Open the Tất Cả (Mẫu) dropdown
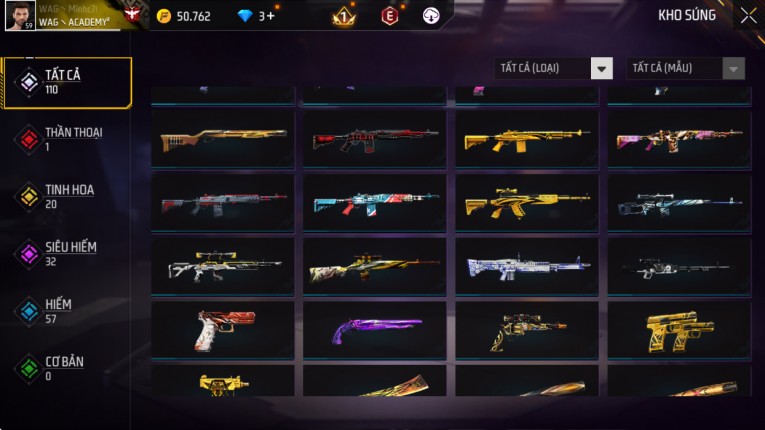This screenshot has width=765, height=430. click(686, 68)
